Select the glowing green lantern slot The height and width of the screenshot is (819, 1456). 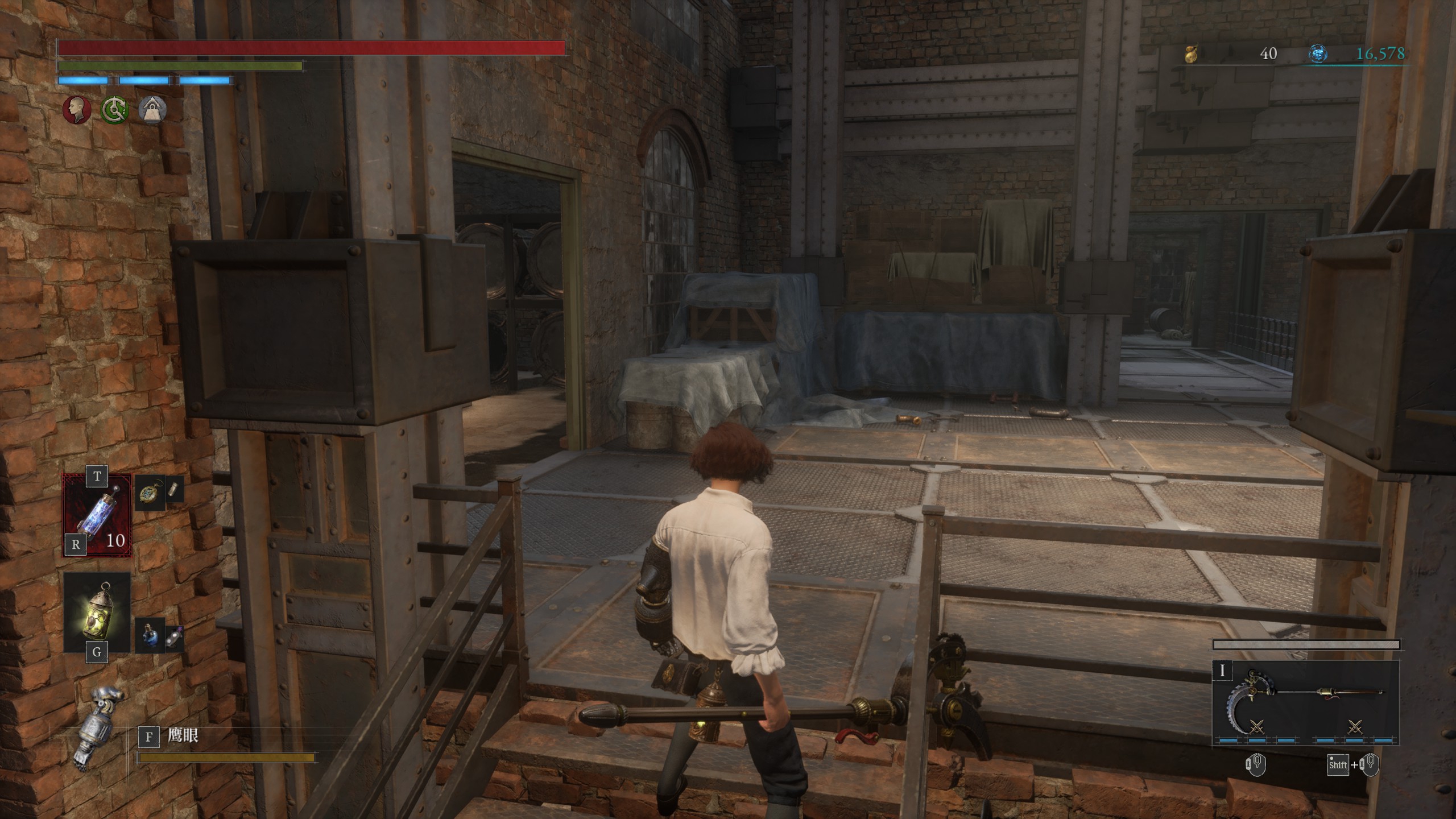(x=97, y=612)
